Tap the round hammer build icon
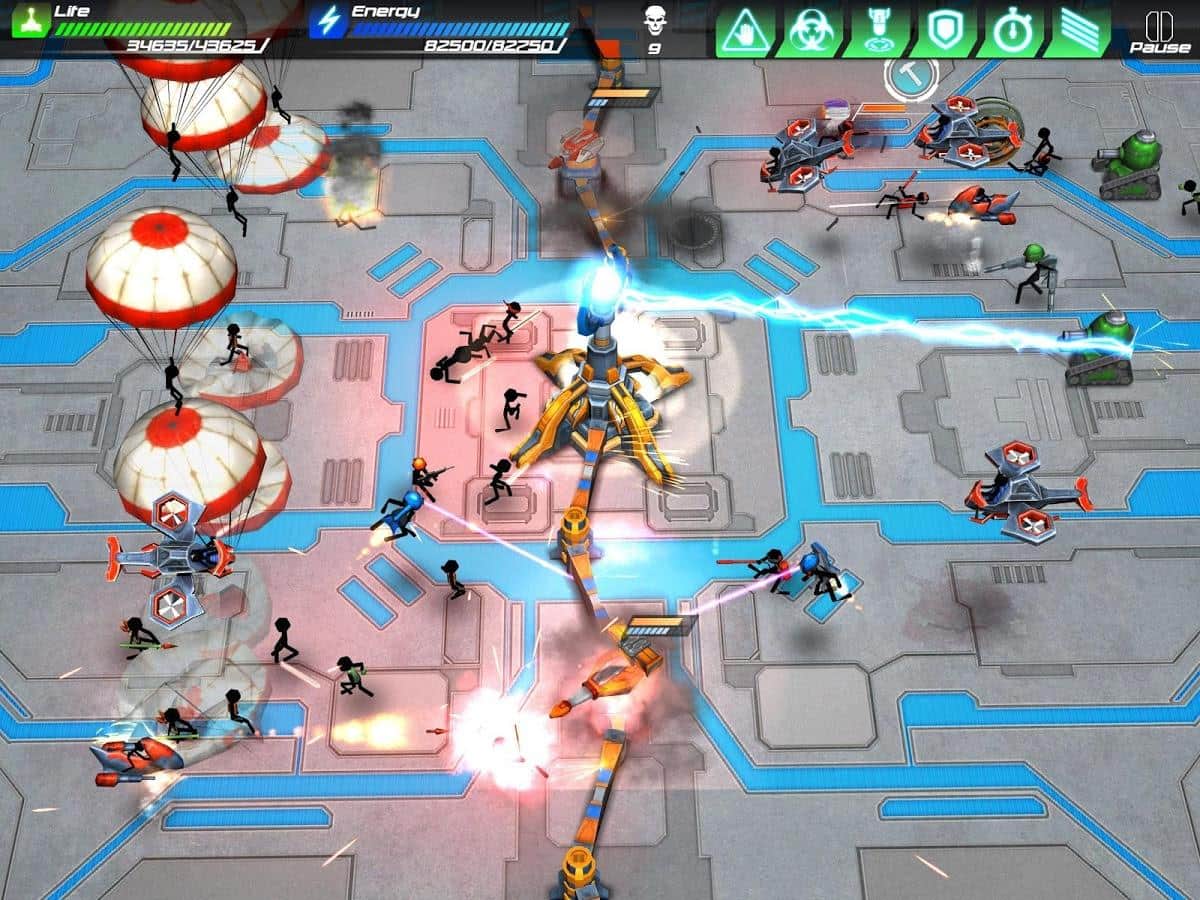This screenshot has width=1200, height=900. 911,76
